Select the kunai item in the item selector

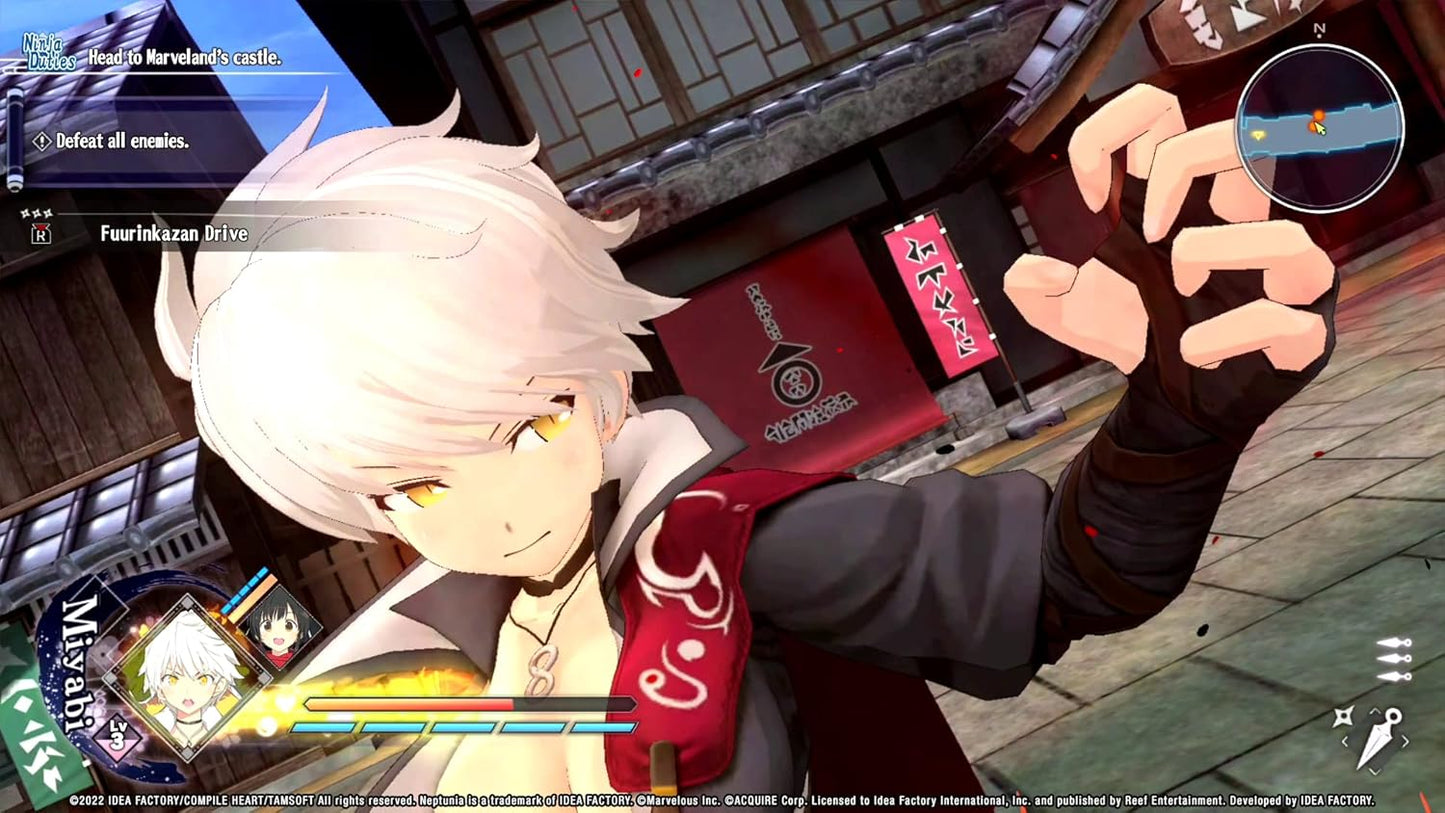[x=1379, y=736]
